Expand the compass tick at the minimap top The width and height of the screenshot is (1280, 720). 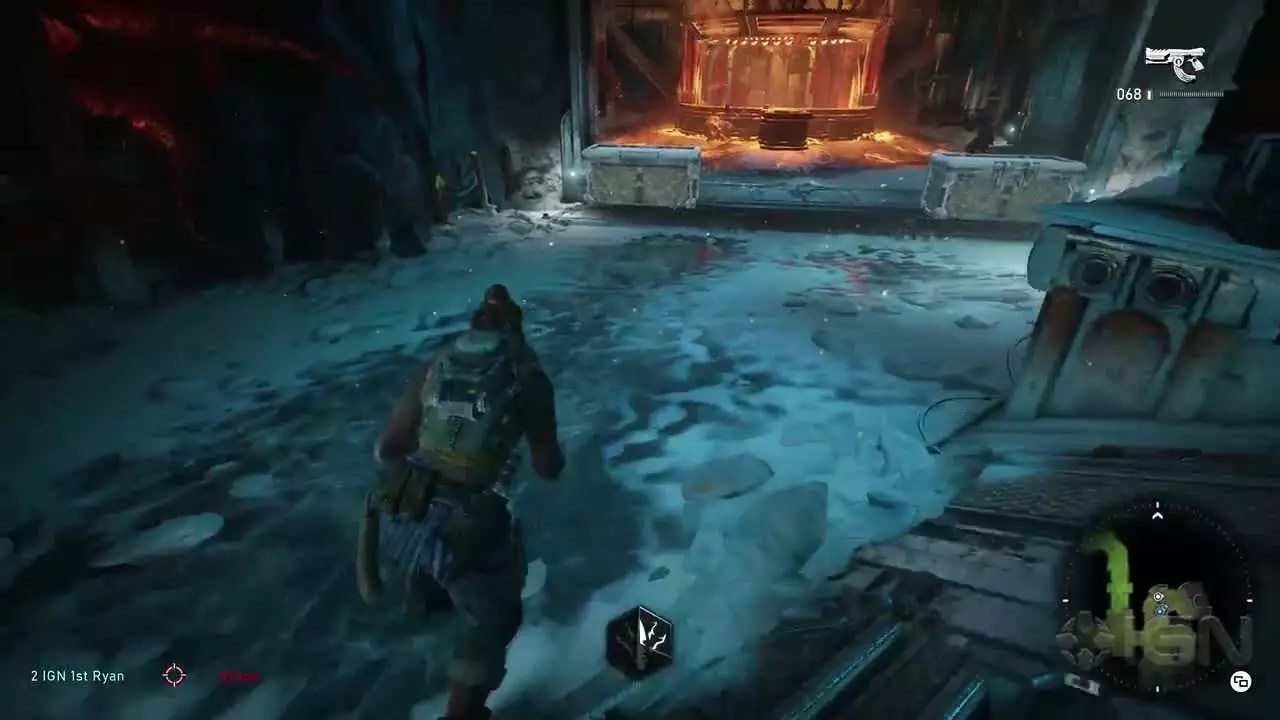click(x=1157, y=503)
